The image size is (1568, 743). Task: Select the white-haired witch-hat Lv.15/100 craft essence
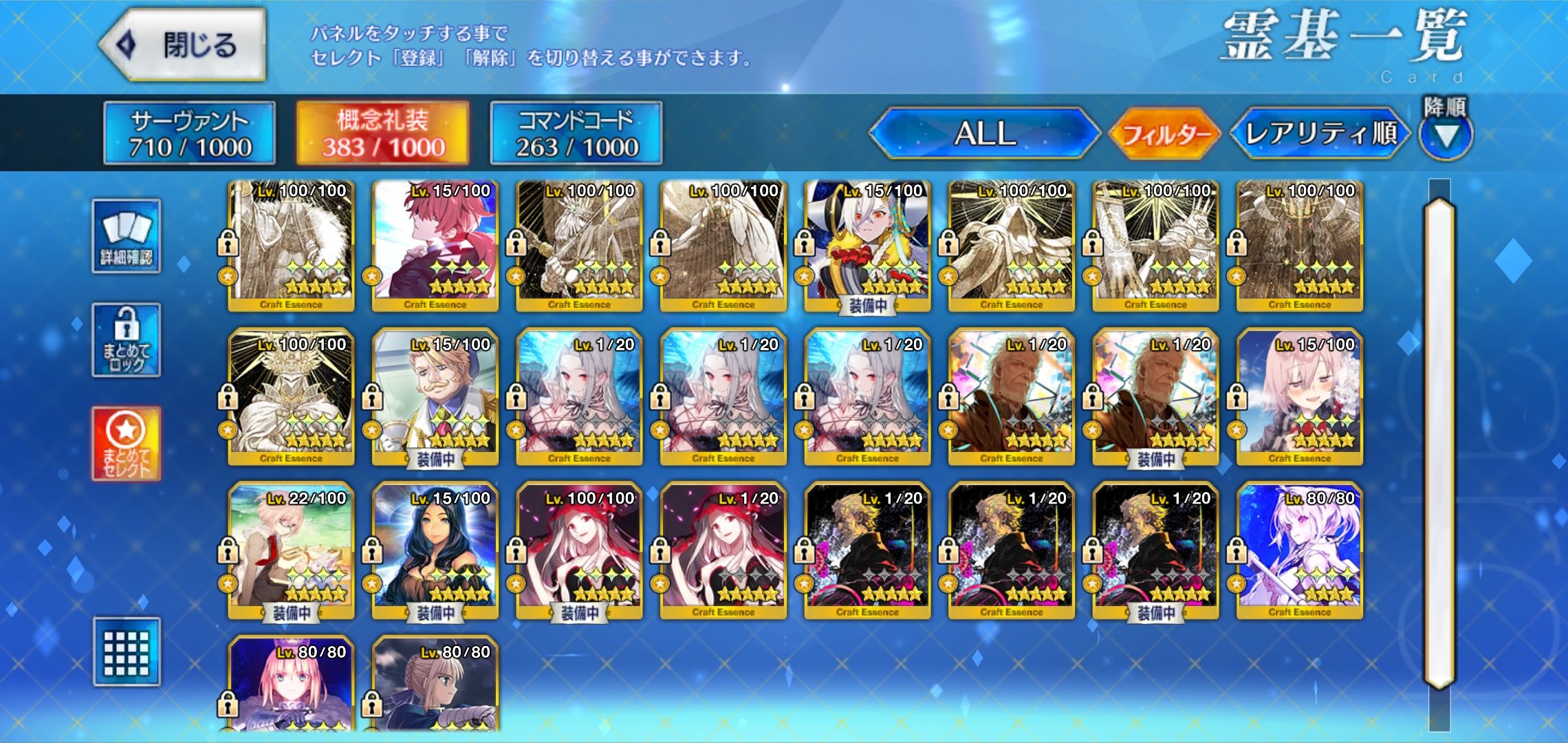(x=867, y=245)
